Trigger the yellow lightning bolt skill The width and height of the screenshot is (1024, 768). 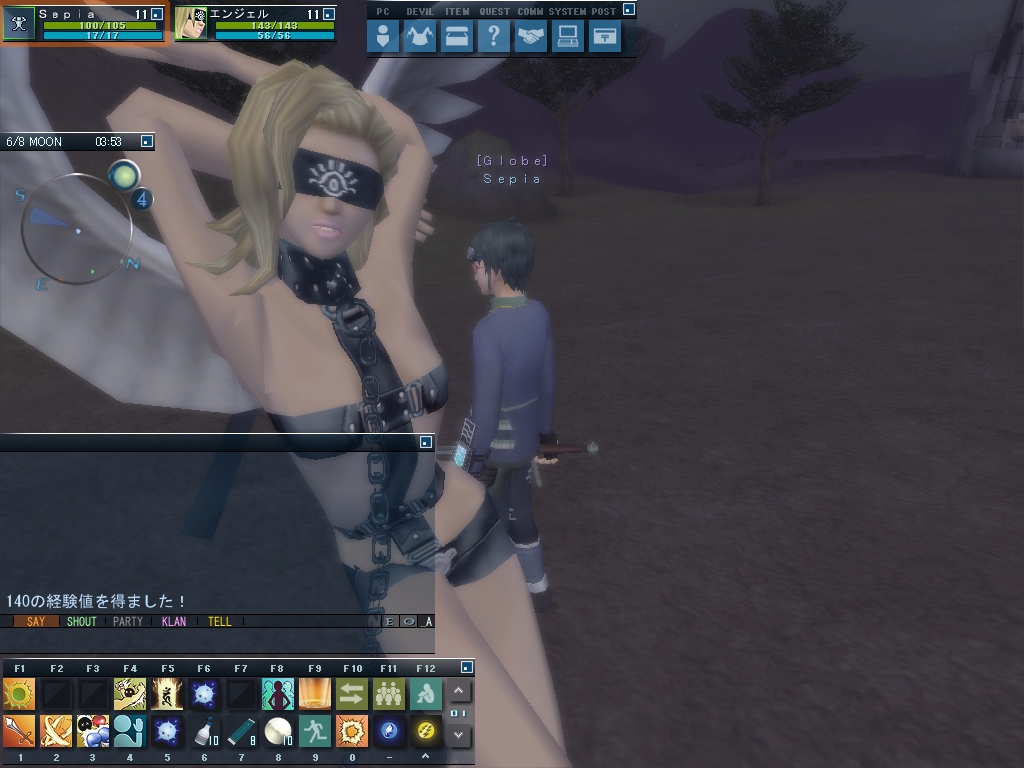pos(425,731)
